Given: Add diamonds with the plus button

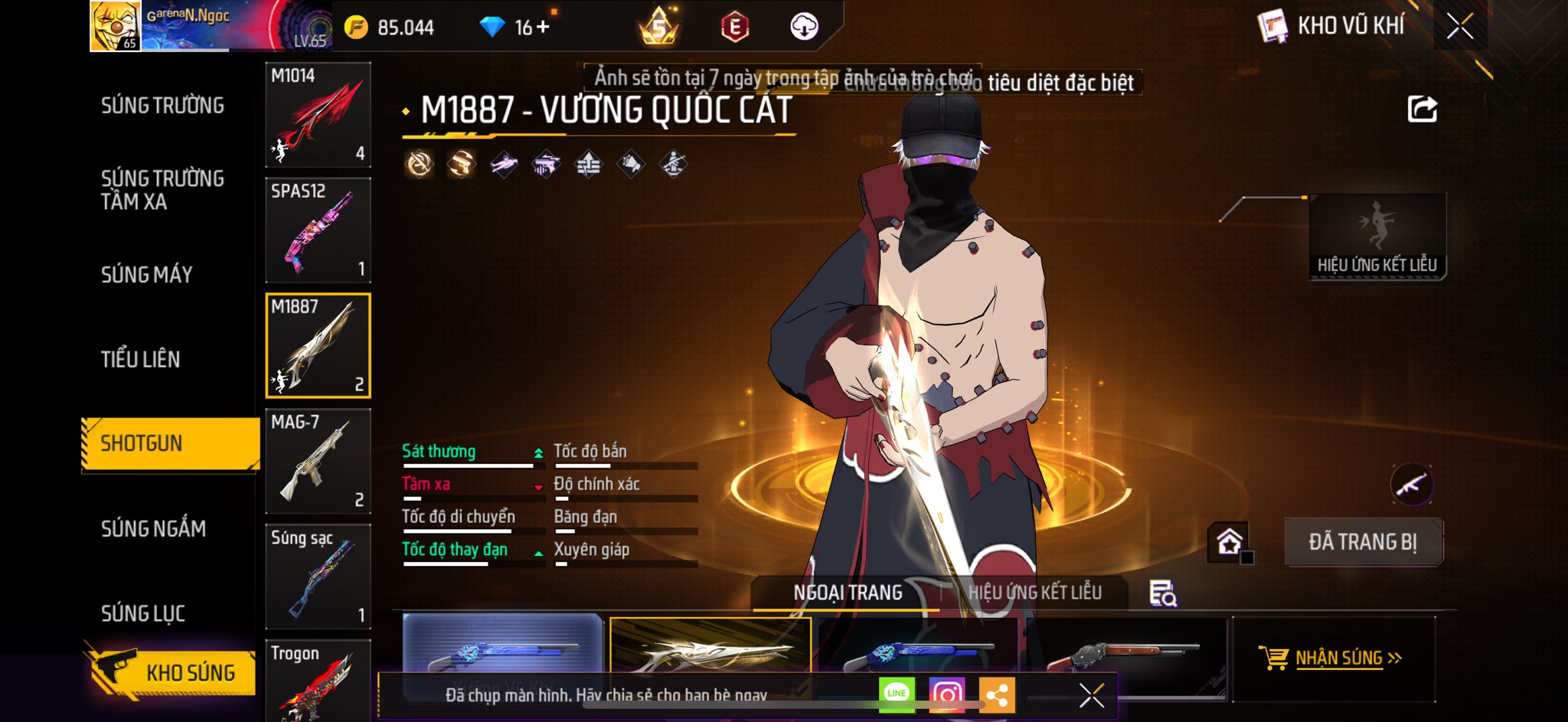Looking at the screenshot, I should 543,28.
